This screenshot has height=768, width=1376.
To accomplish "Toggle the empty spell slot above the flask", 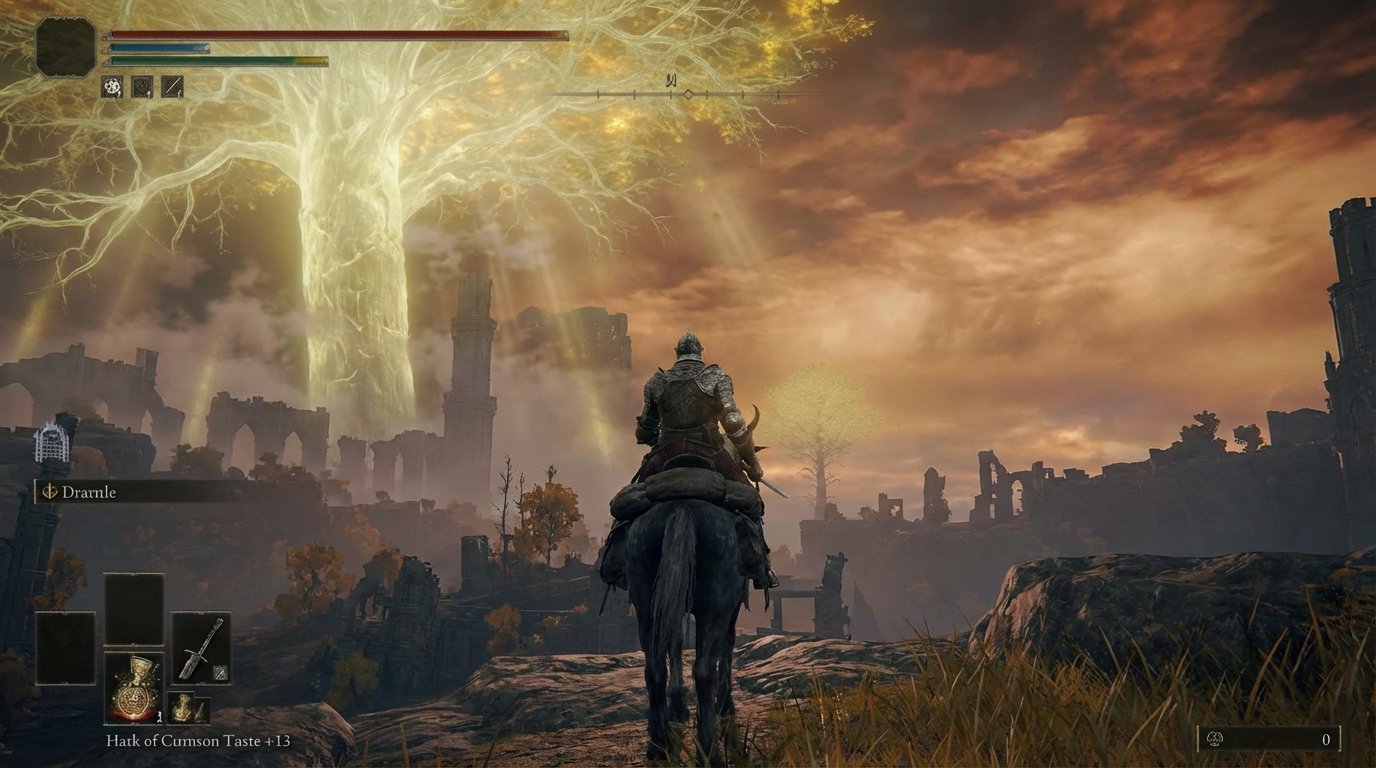I will click(x=133, y=607).
